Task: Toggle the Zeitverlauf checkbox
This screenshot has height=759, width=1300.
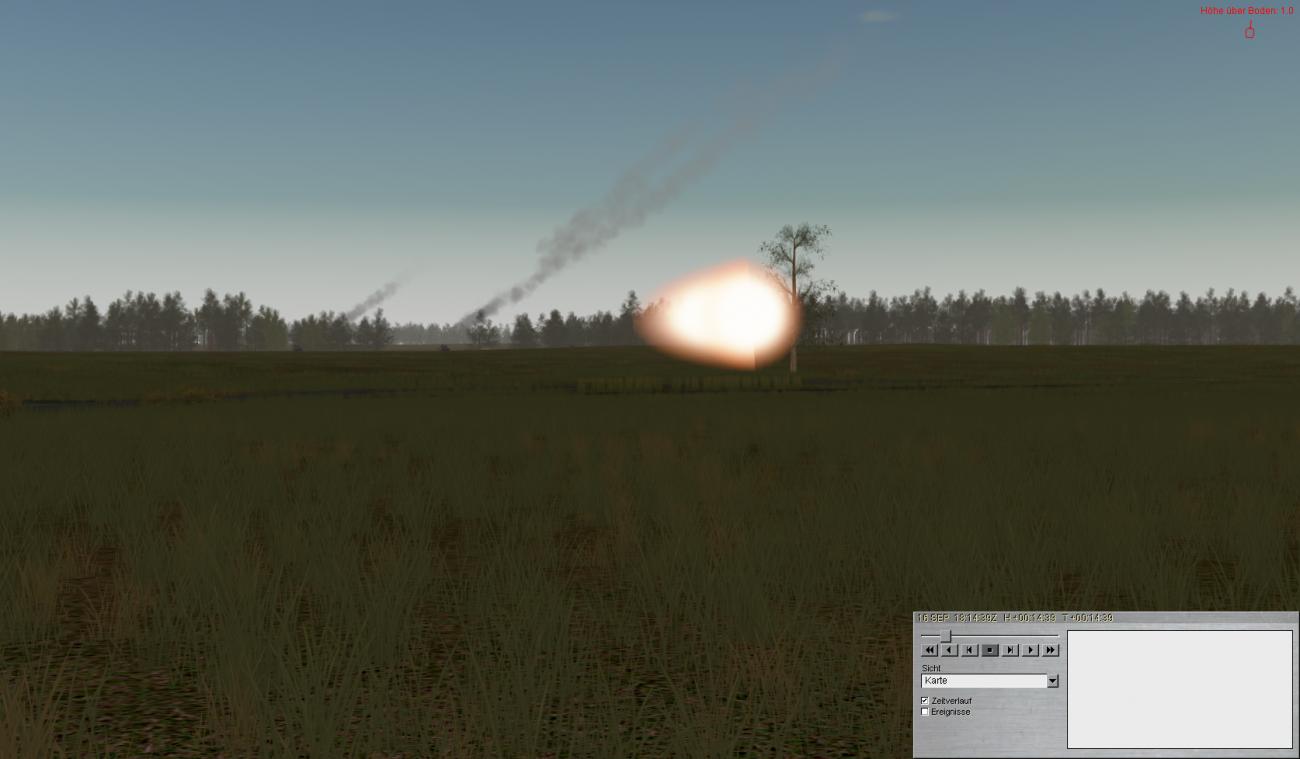Action: point(925,701)
